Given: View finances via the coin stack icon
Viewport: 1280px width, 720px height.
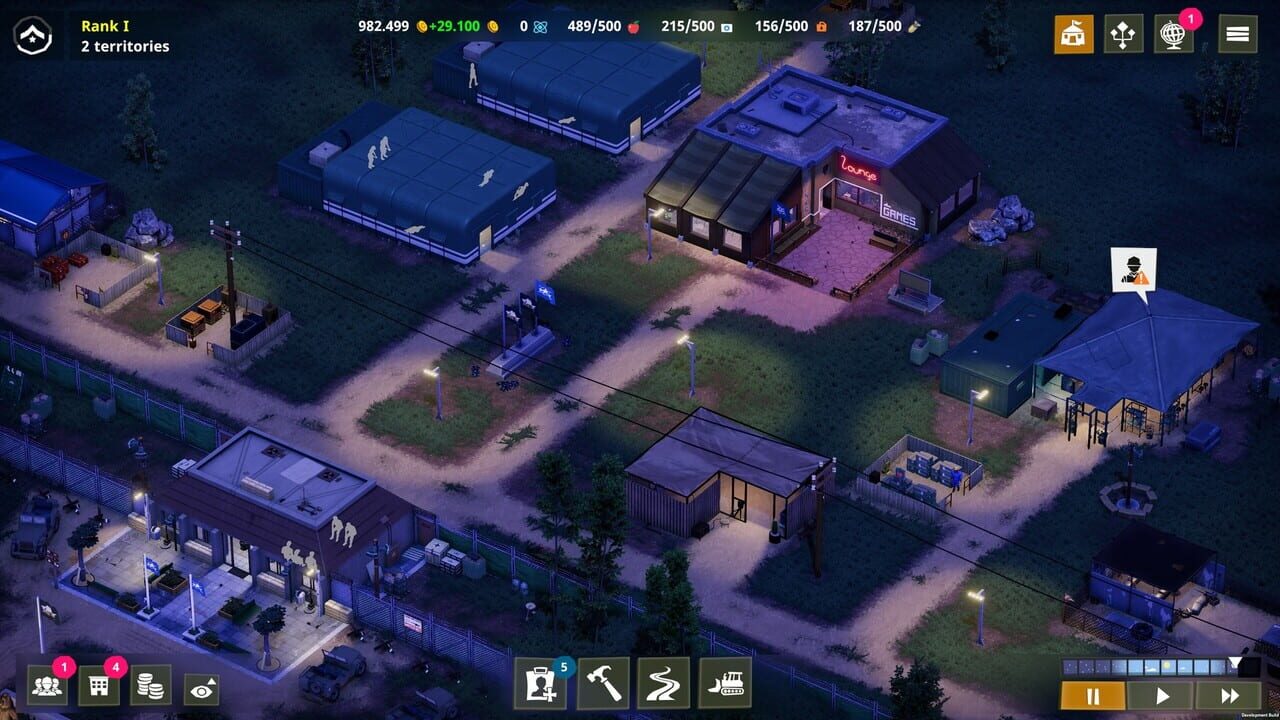Looking at the screenshot, I should [149, 688].
